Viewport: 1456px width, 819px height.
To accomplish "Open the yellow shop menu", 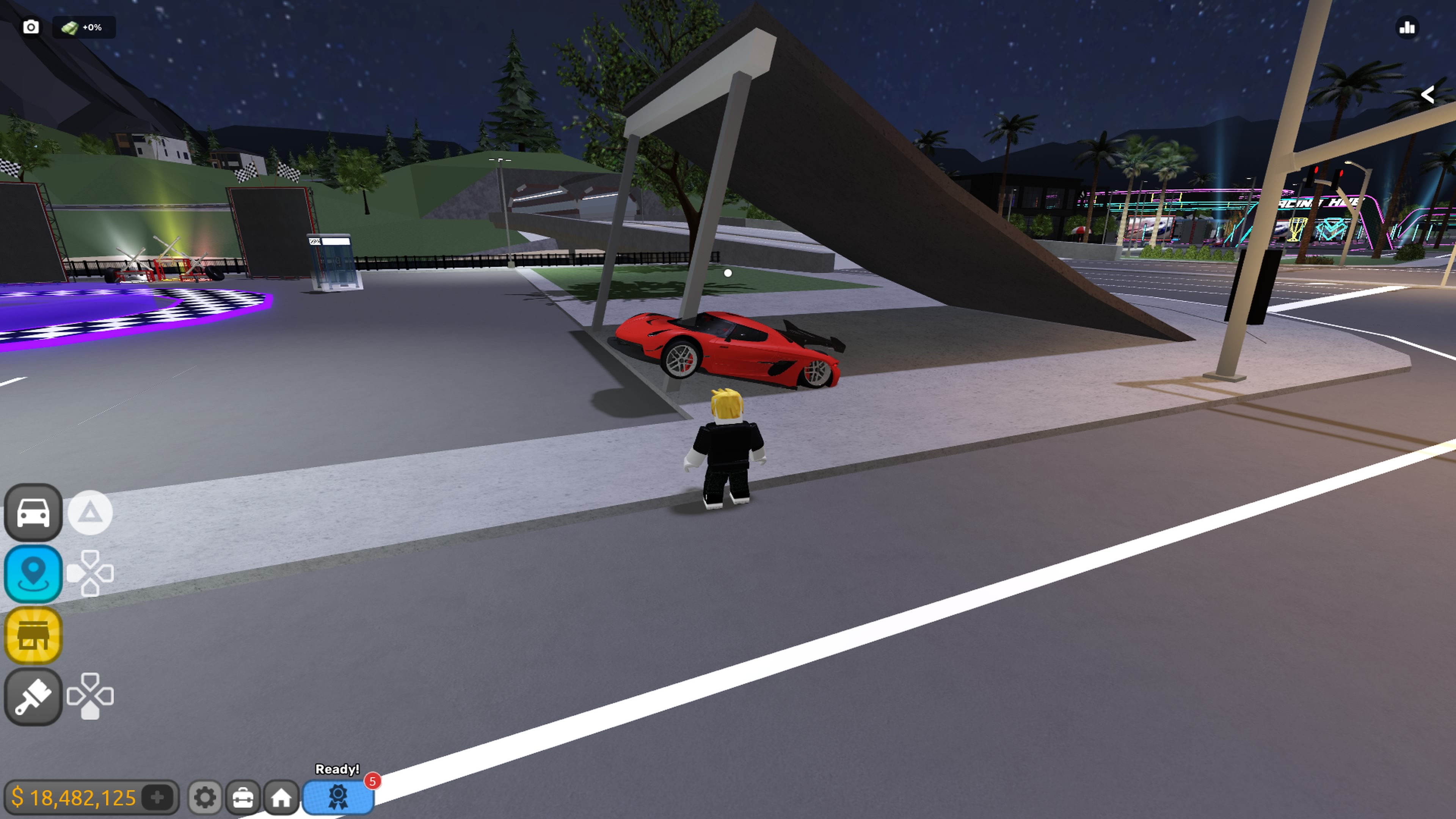I will (33, 635).
